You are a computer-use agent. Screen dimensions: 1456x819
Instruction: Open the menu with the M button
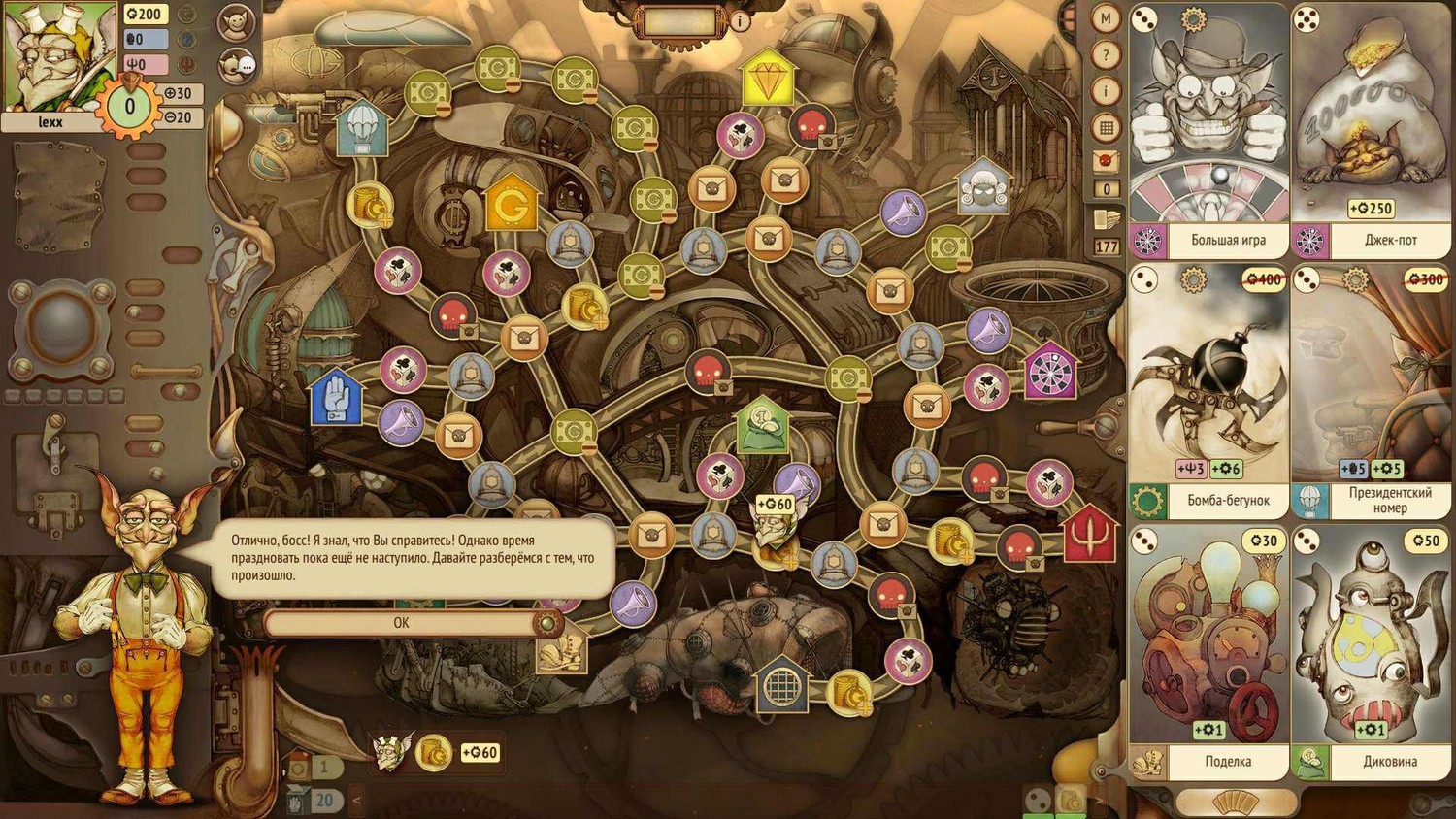(1106, 17)
